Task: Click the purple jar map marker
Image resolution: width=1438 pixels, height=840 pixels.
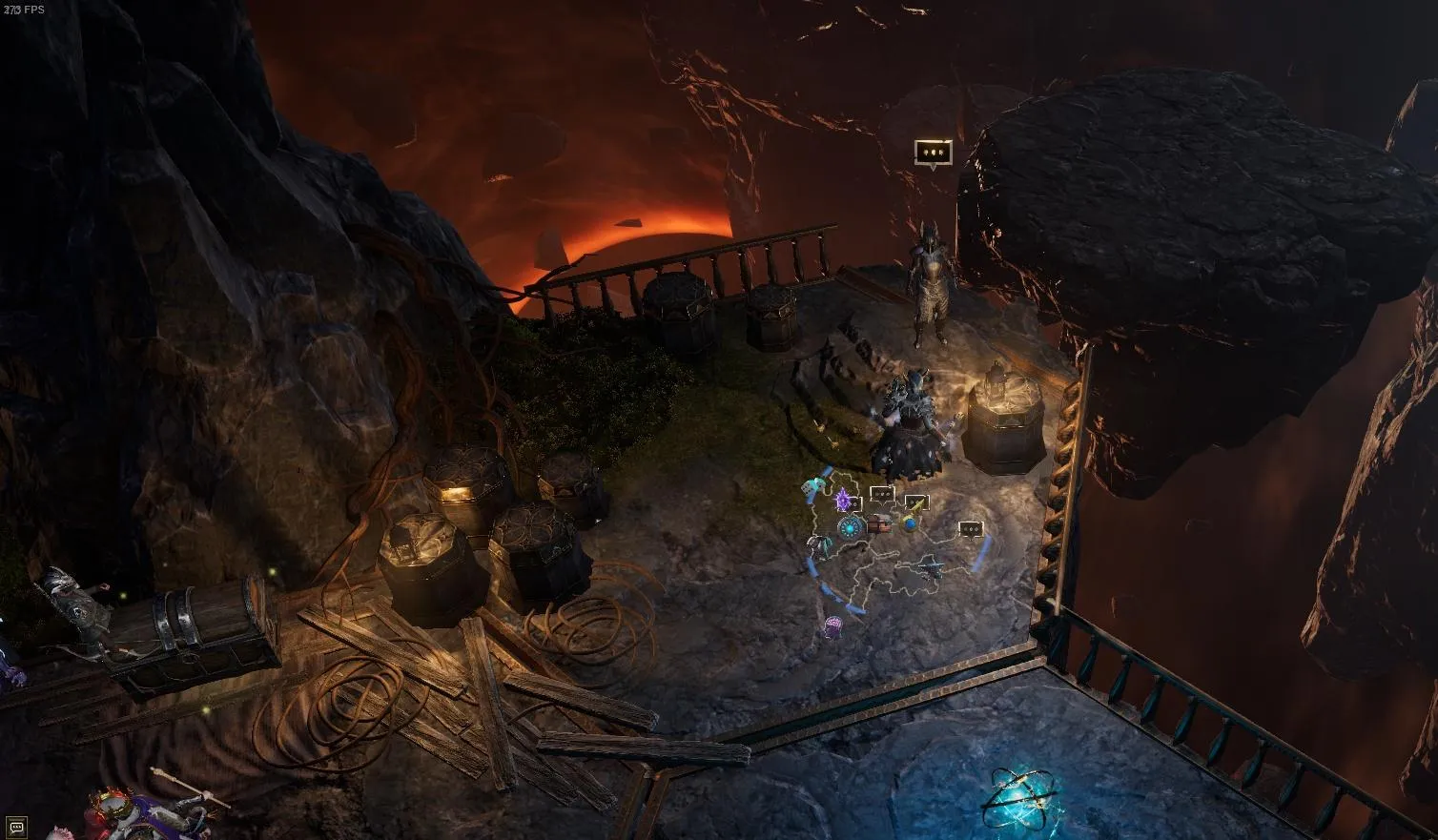Action: tap(832, 626)
